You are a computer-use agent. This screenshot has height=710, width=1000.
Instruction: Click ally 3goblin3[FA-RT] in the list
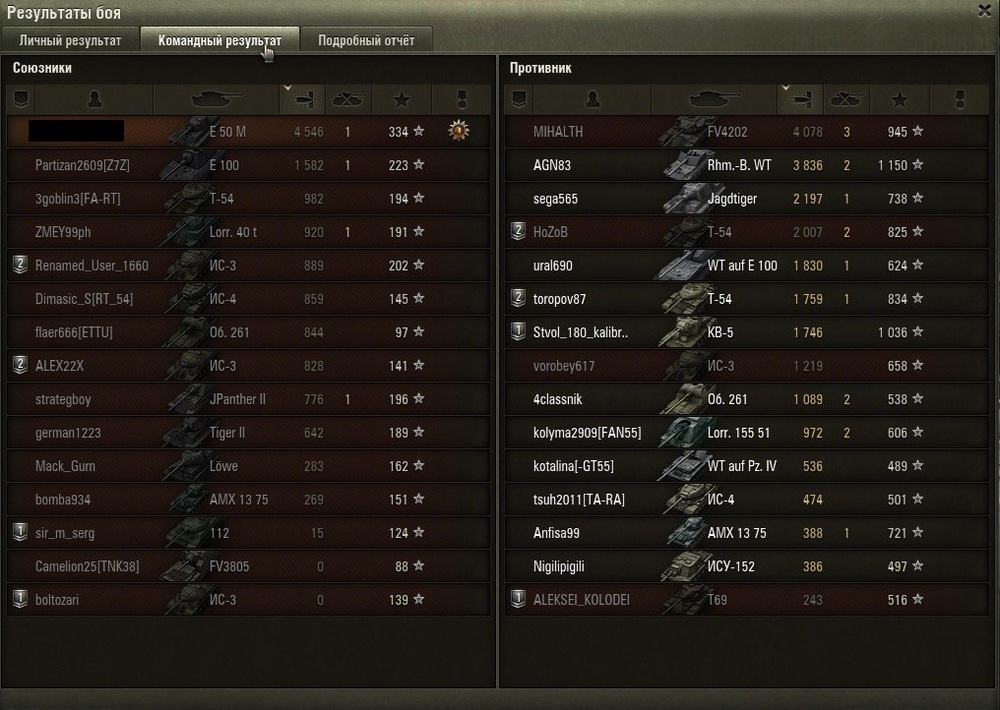coord(78,199)
